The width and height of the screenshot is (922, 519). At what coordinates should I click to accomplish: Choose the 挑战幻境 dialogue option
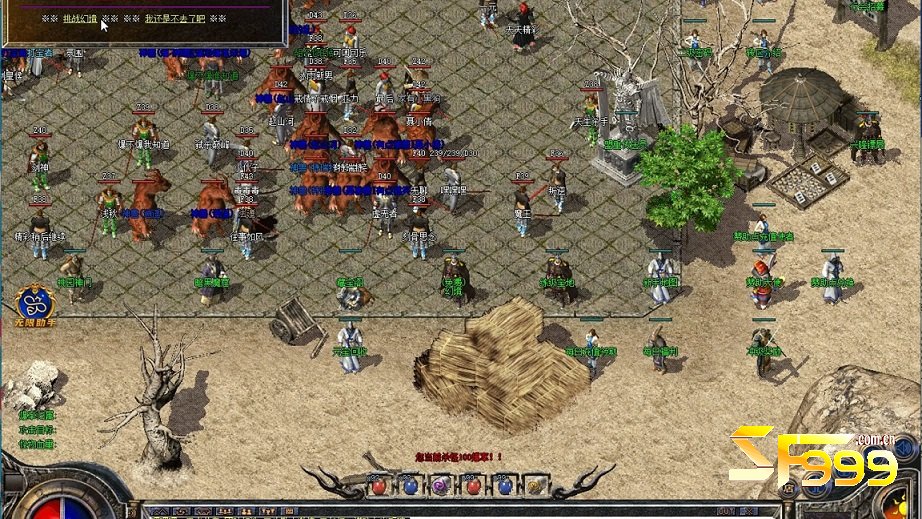coord(81,19)
